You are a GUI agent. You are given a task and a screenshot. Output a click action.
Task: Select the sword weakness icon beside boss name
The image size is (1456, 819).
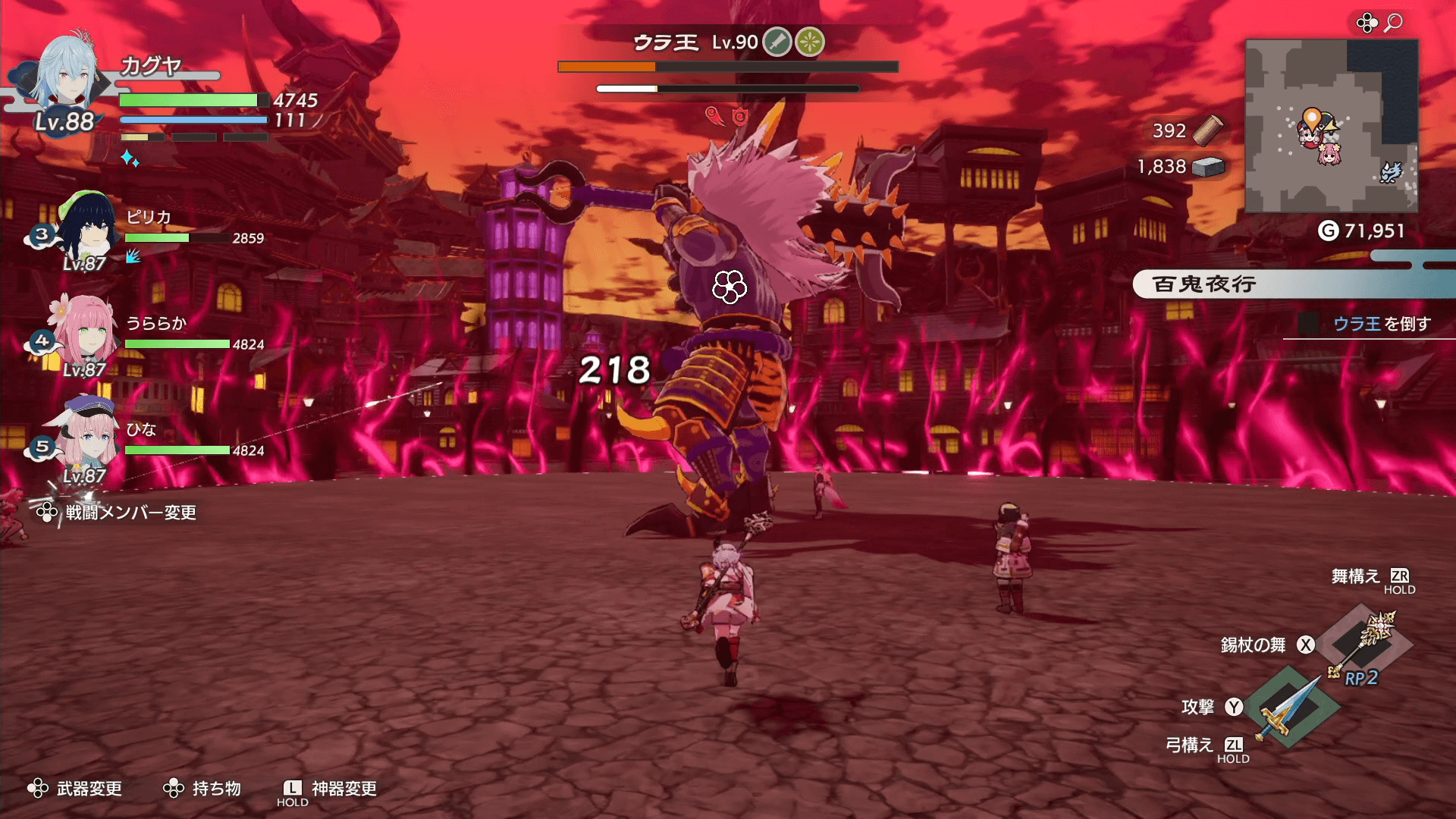click(777, 42)
